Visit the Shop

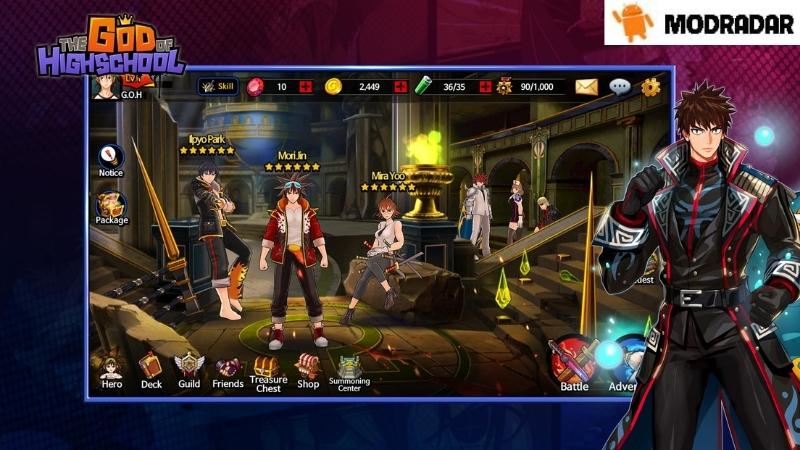coord(308,369)
